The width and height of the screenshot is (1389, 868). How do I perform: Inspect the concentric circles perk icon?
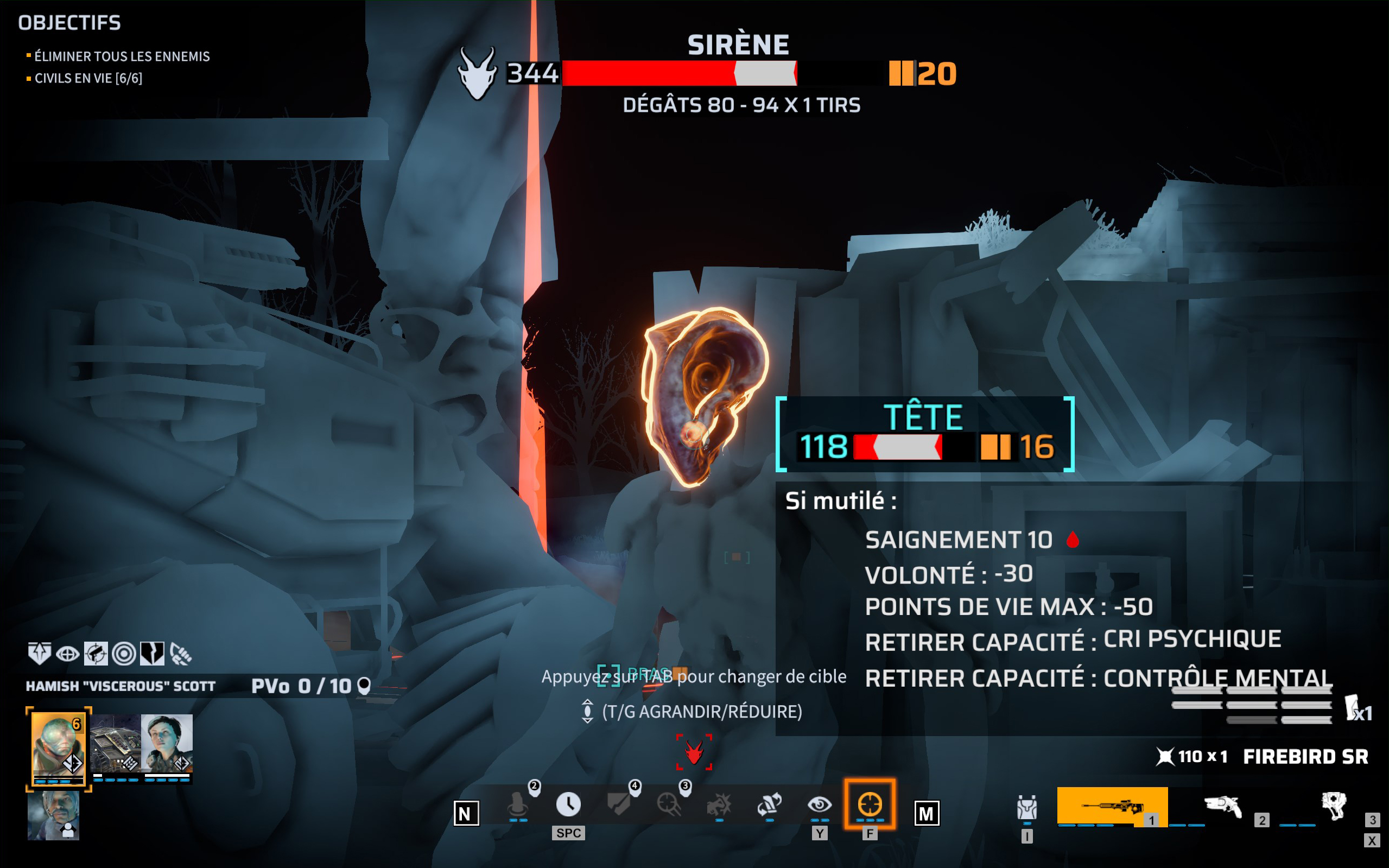pos(124,653)
